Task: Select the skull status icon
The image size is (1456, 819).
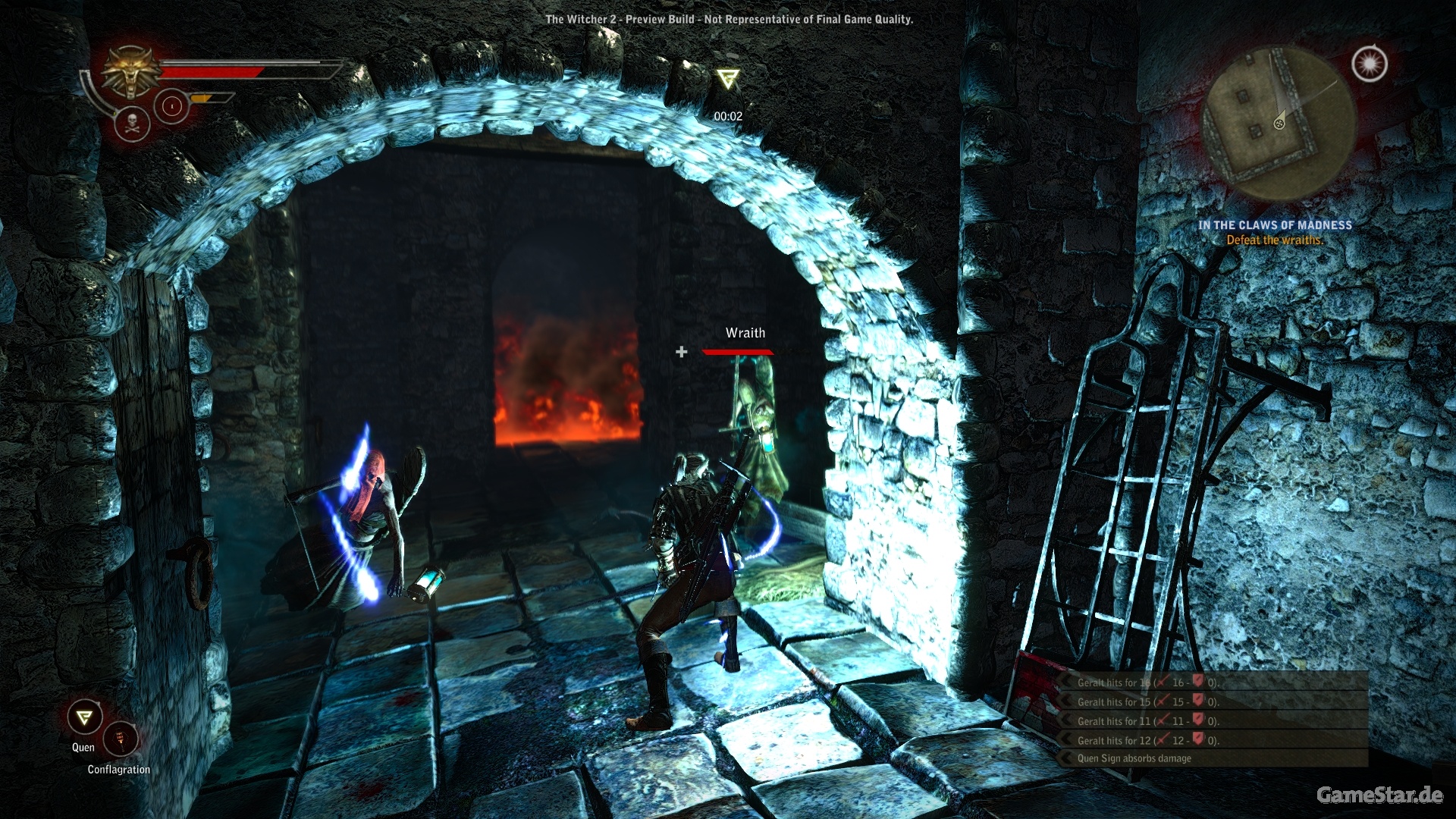Action: pos(132,123)
